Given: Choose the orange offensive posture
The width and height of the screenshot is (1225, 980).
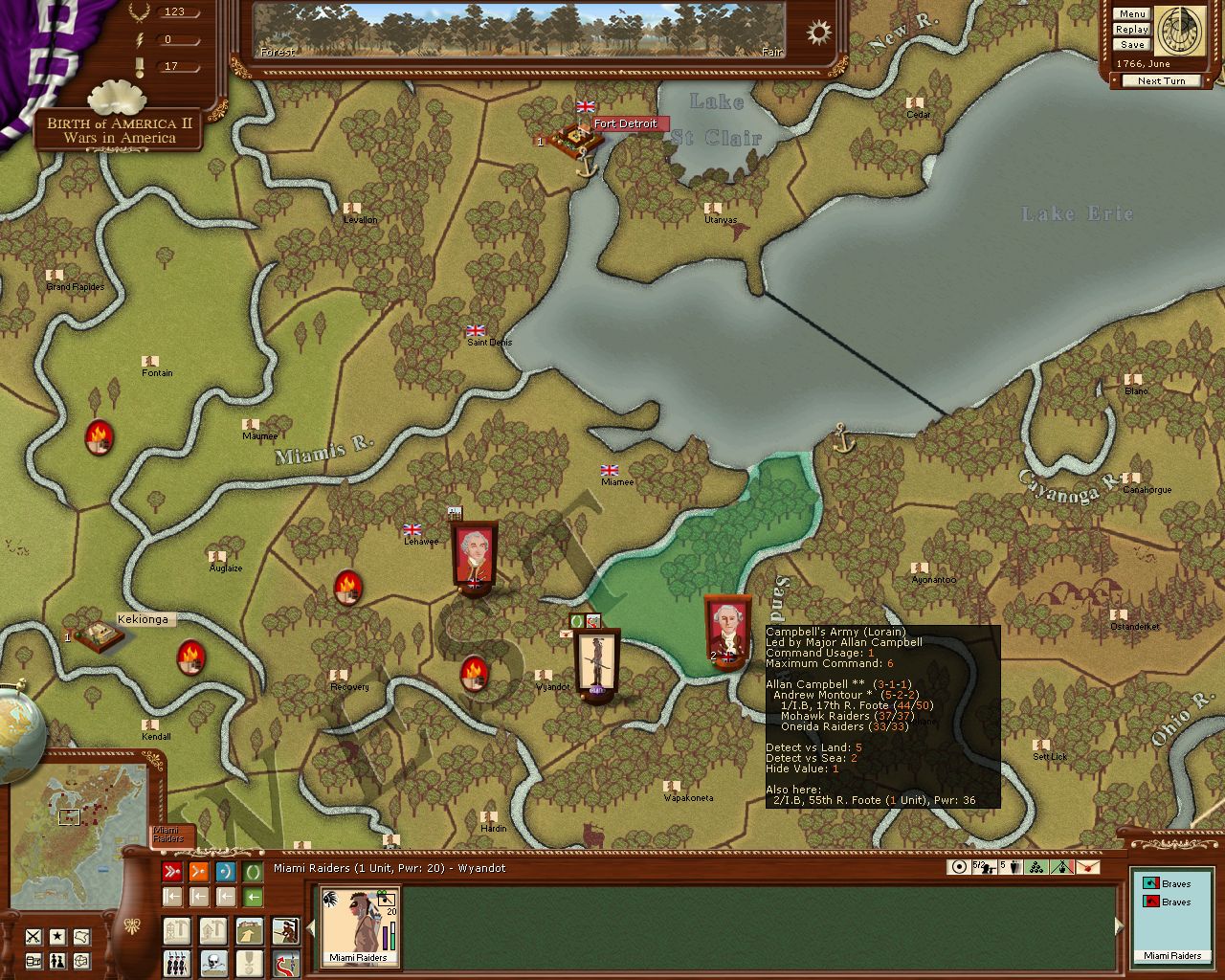Looking at the screenshot, I should click(199, 872).
